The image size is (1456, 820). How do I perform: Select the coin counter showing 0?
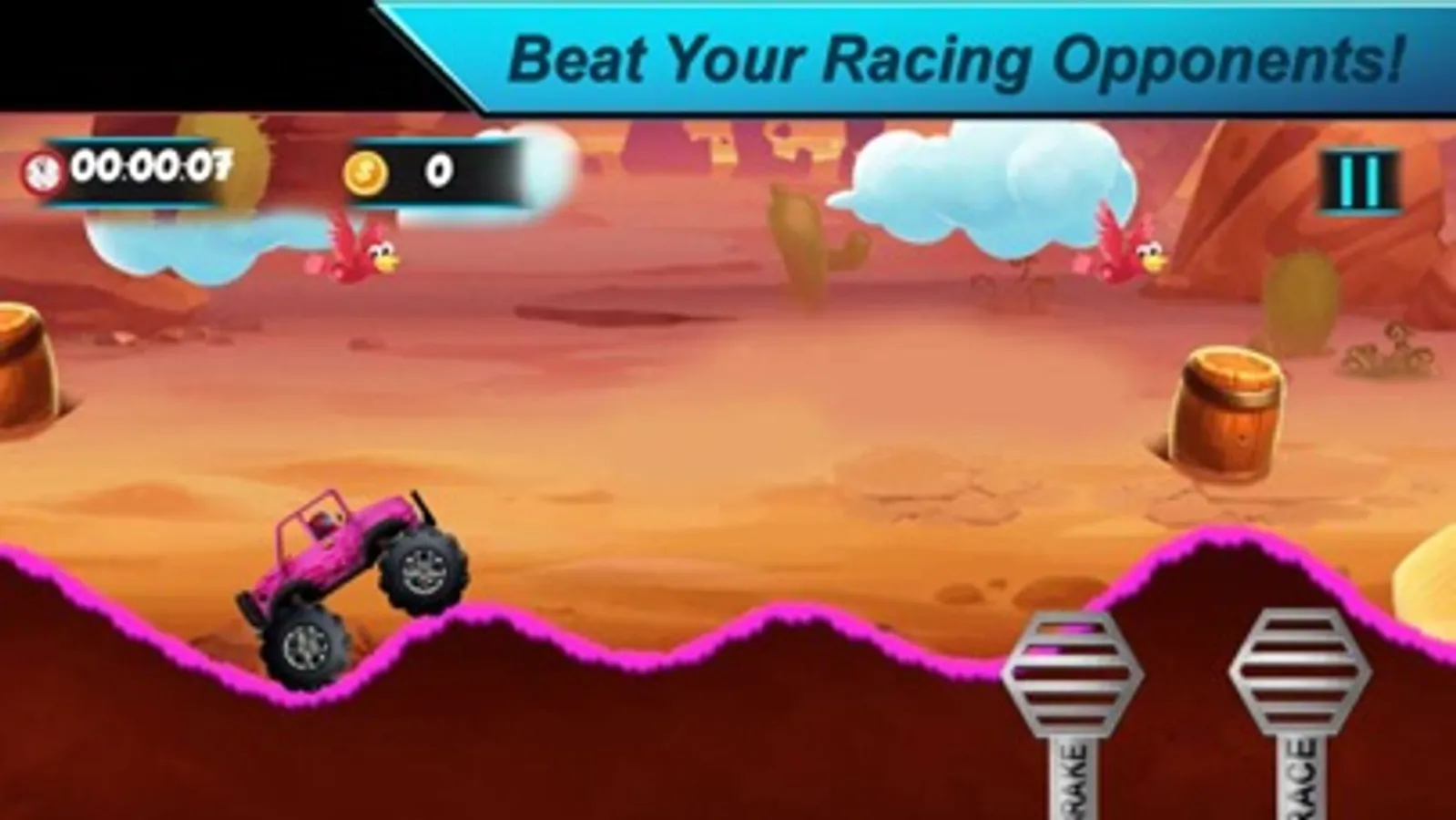pyautogui.click(x=437, y=171)
